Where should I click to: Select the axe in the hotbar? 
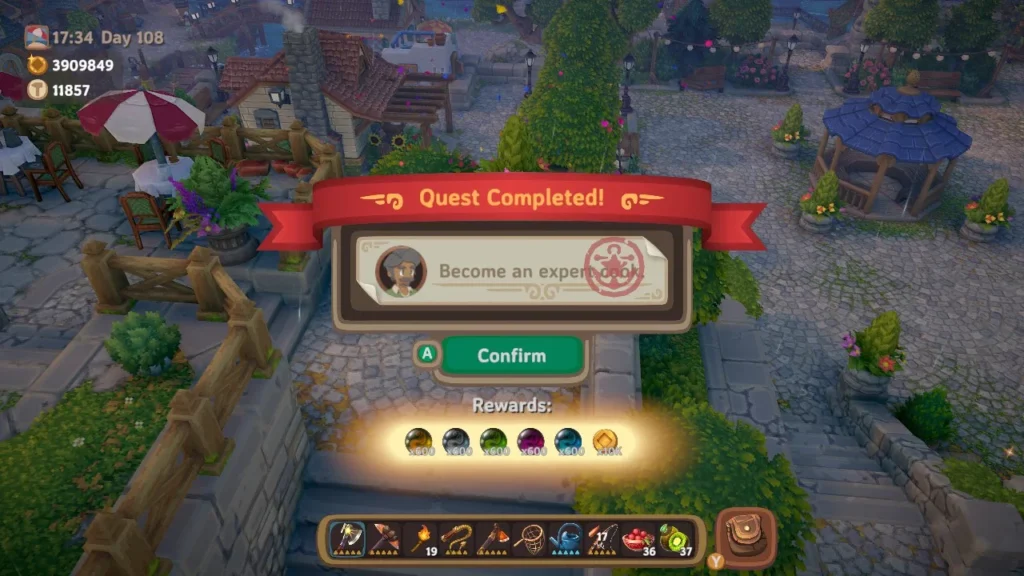(347, 540)
